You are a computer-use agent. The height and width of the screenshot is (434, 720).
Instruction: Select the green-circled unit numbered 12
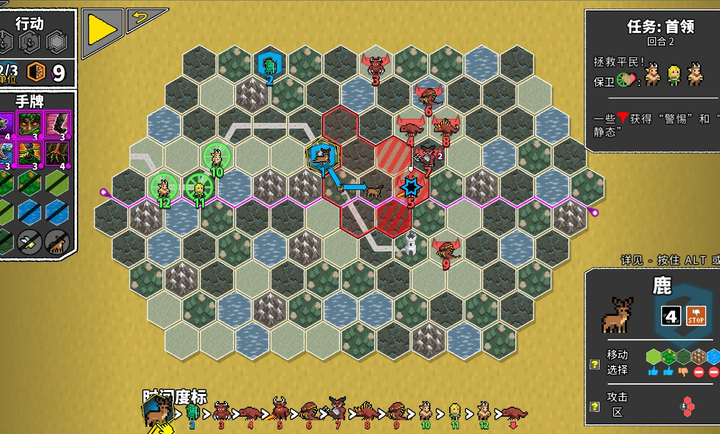pyautogui.click(x=163, y=186)
